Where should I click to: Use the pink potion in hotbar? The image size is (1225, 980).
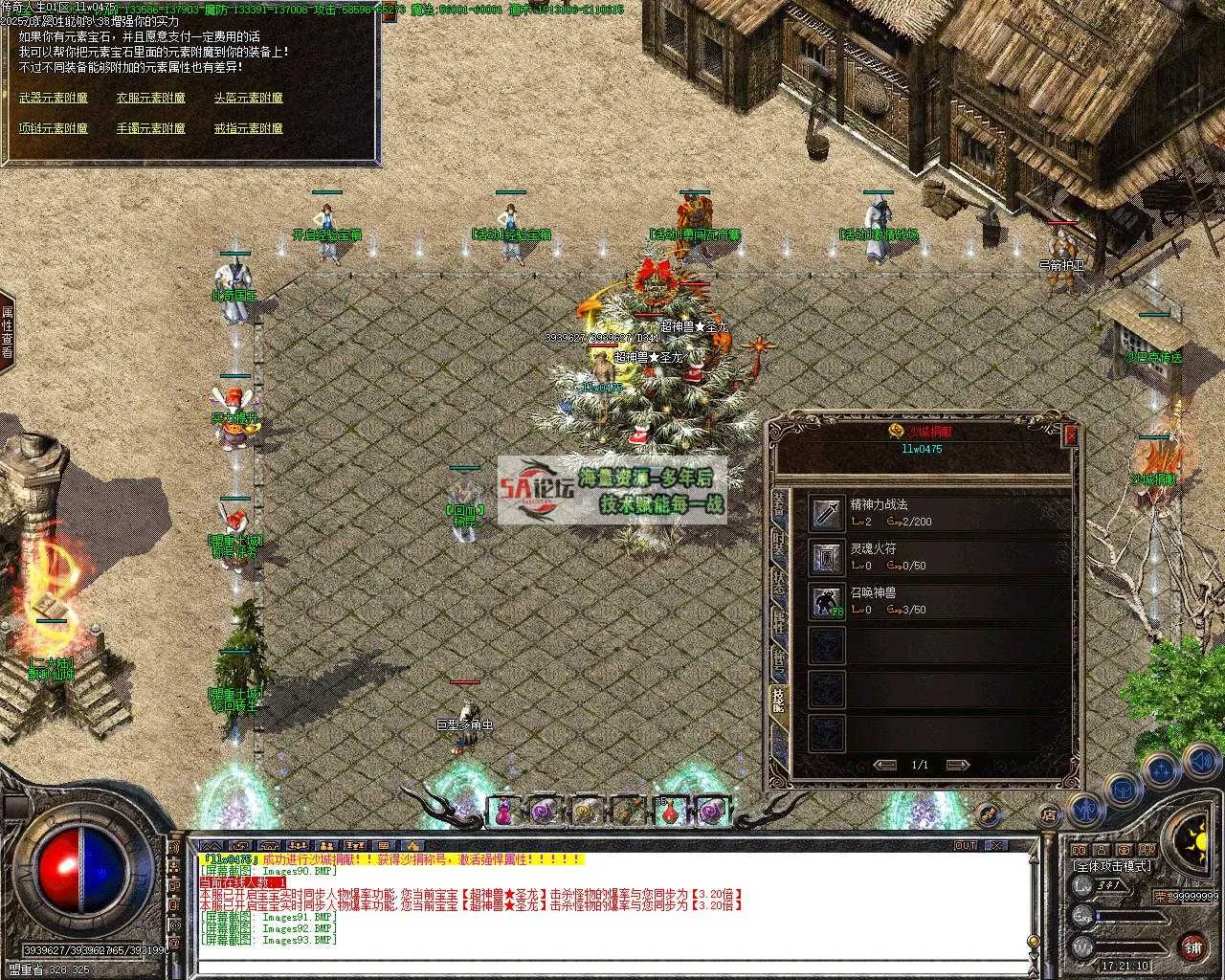pyautogui.click(x=503, y=813)
